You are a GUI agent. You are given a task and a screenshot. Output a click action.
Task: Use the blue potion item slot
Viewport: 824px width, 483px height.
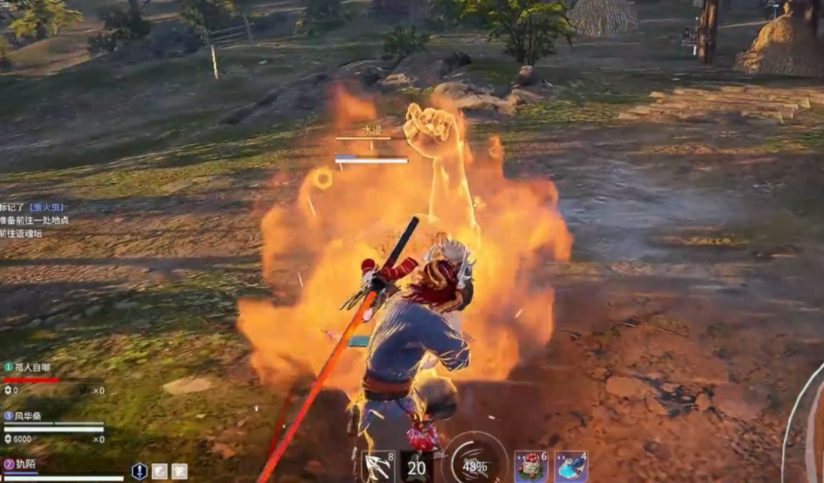571,466
